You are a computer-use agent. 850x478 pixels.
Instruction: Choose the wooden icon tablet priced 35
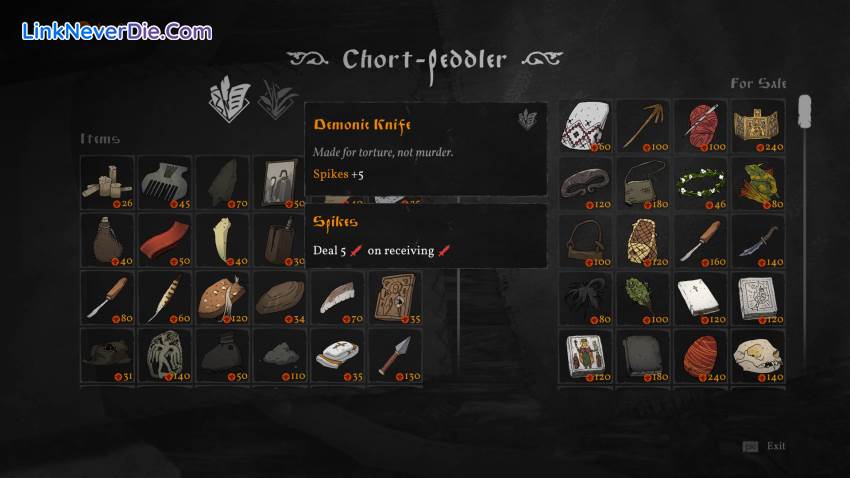pyautogui.click(x=395, y=297)
